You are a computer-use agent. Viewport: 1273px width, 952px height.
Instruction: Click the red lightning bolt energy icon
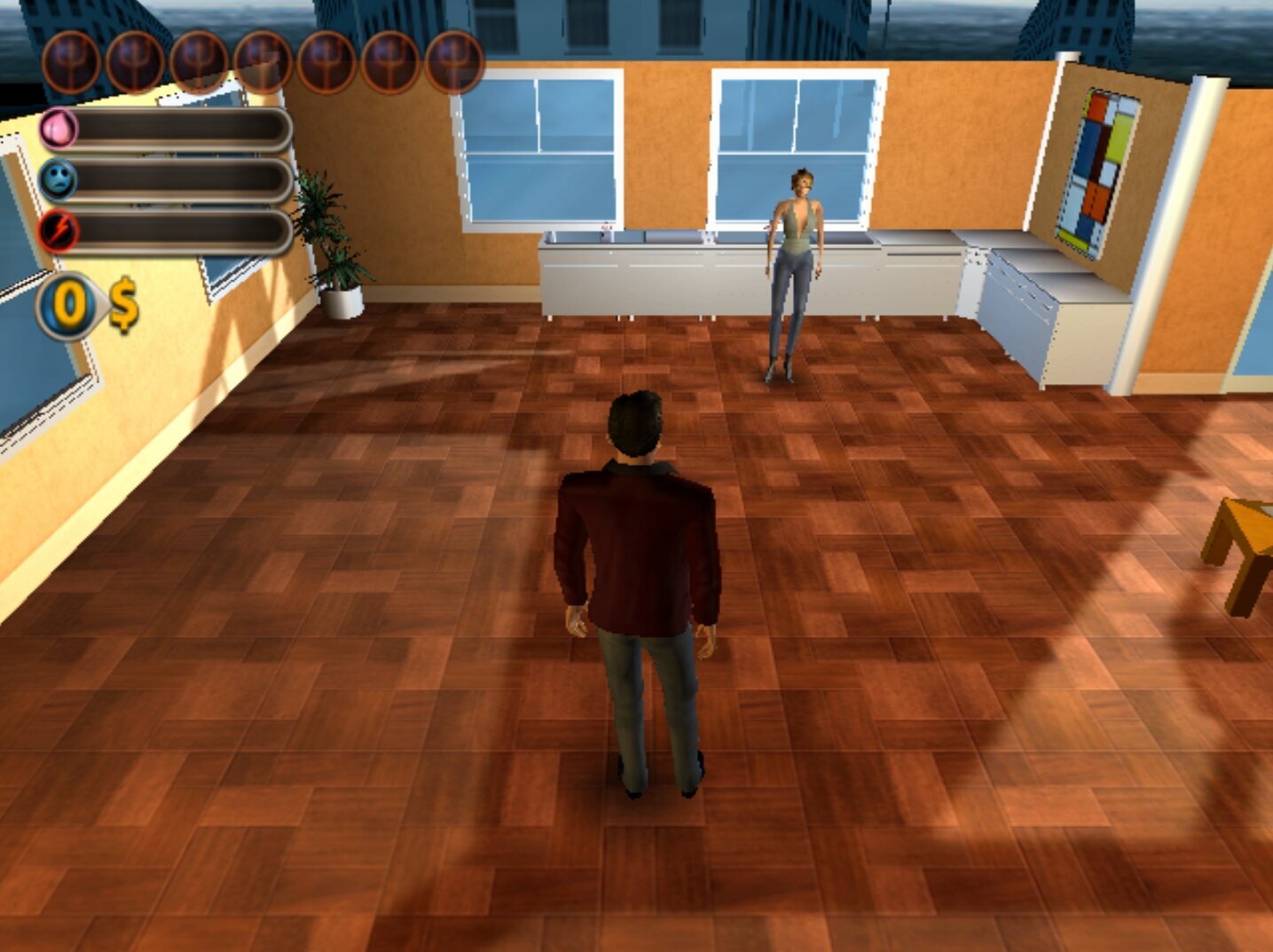click(x=59, y=232)
